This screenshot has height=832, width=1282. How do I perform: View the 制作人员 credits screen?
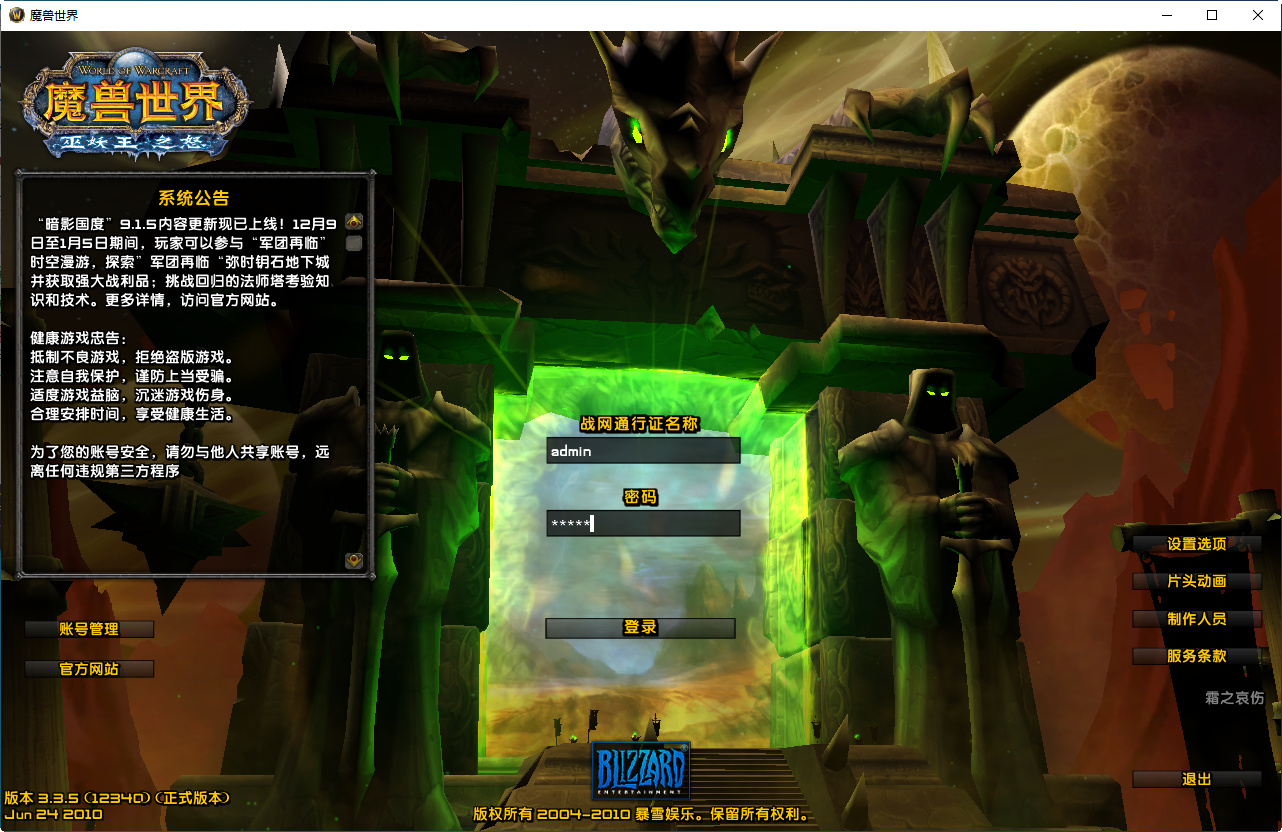pyautogui.click(x=1196, y=619)
